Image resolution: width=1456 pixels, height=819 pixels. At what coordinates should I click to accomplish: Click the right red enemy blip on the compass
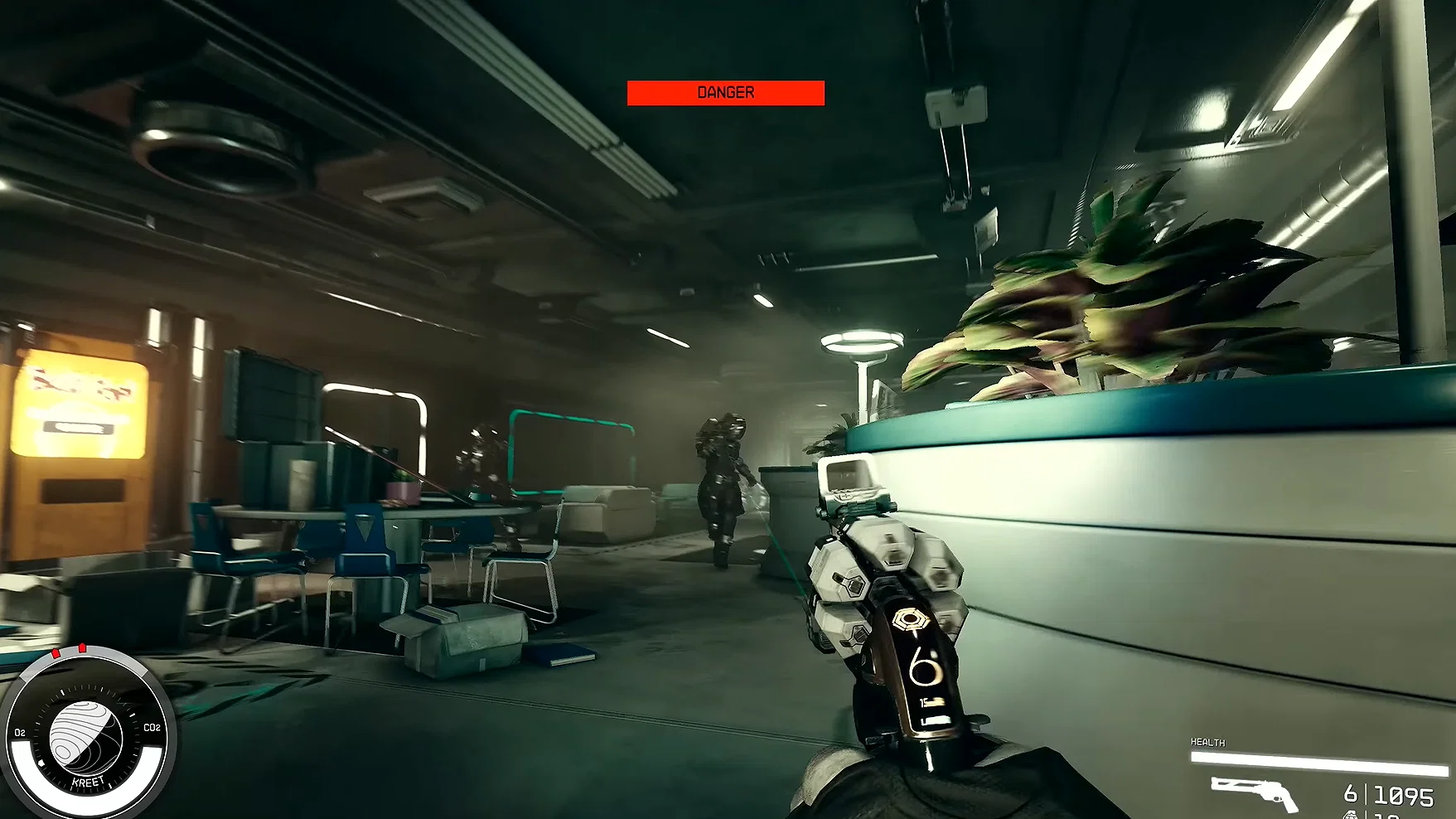tap(82, 647)
